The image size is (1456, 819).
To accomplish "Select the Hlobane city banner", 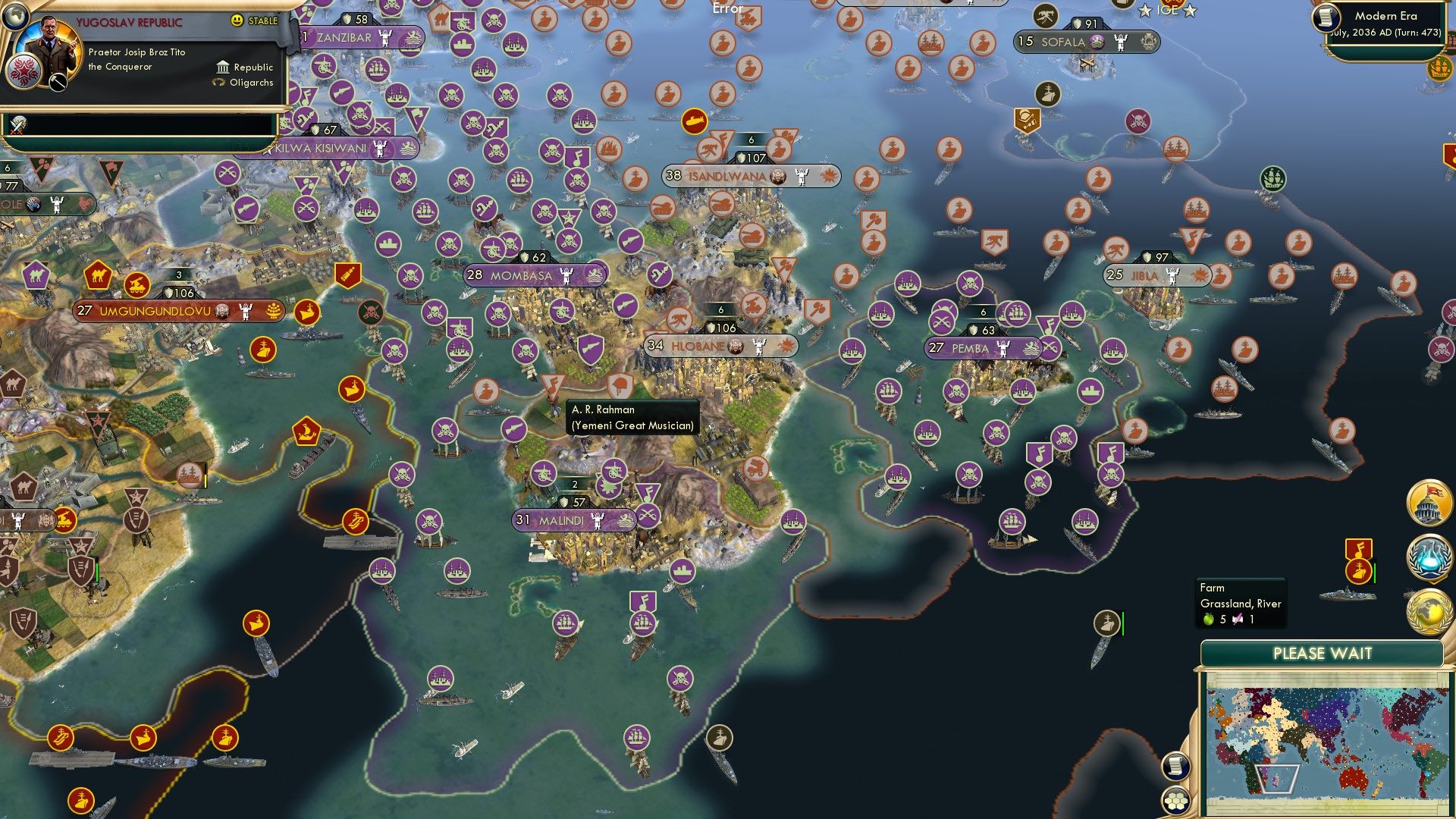I will tap(698, 346).
